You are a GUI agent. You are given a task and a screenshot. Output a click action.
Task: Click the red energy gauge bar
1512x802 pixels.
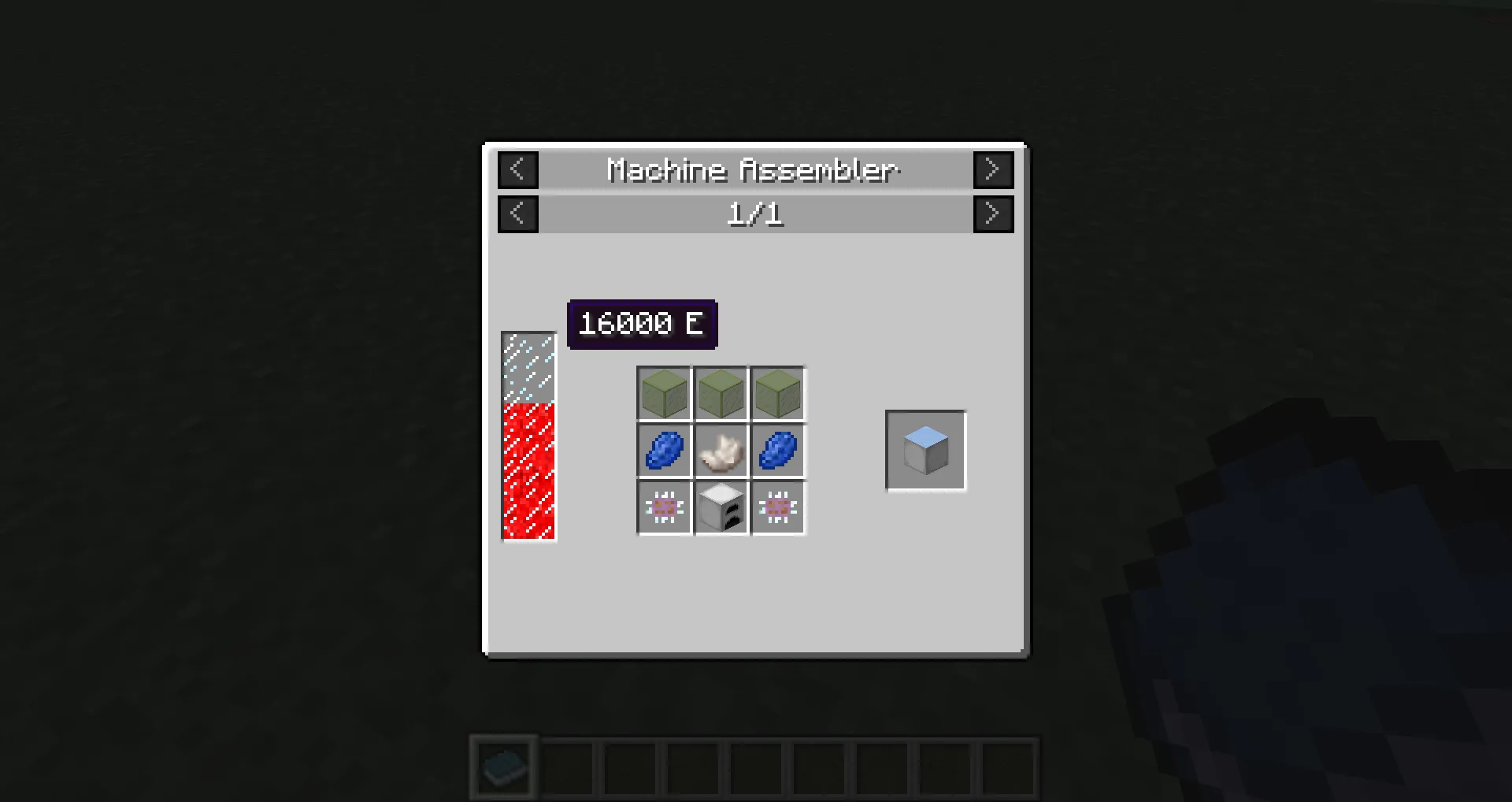coord(528,473)
